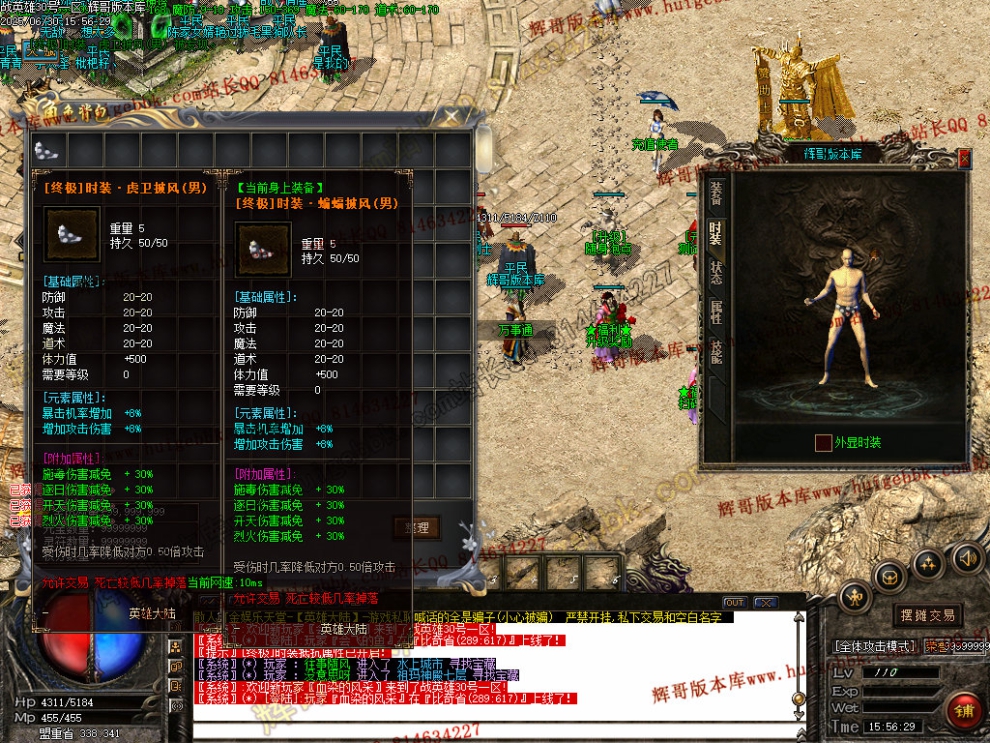Open the 状态 status tab

tap(716, 273)
